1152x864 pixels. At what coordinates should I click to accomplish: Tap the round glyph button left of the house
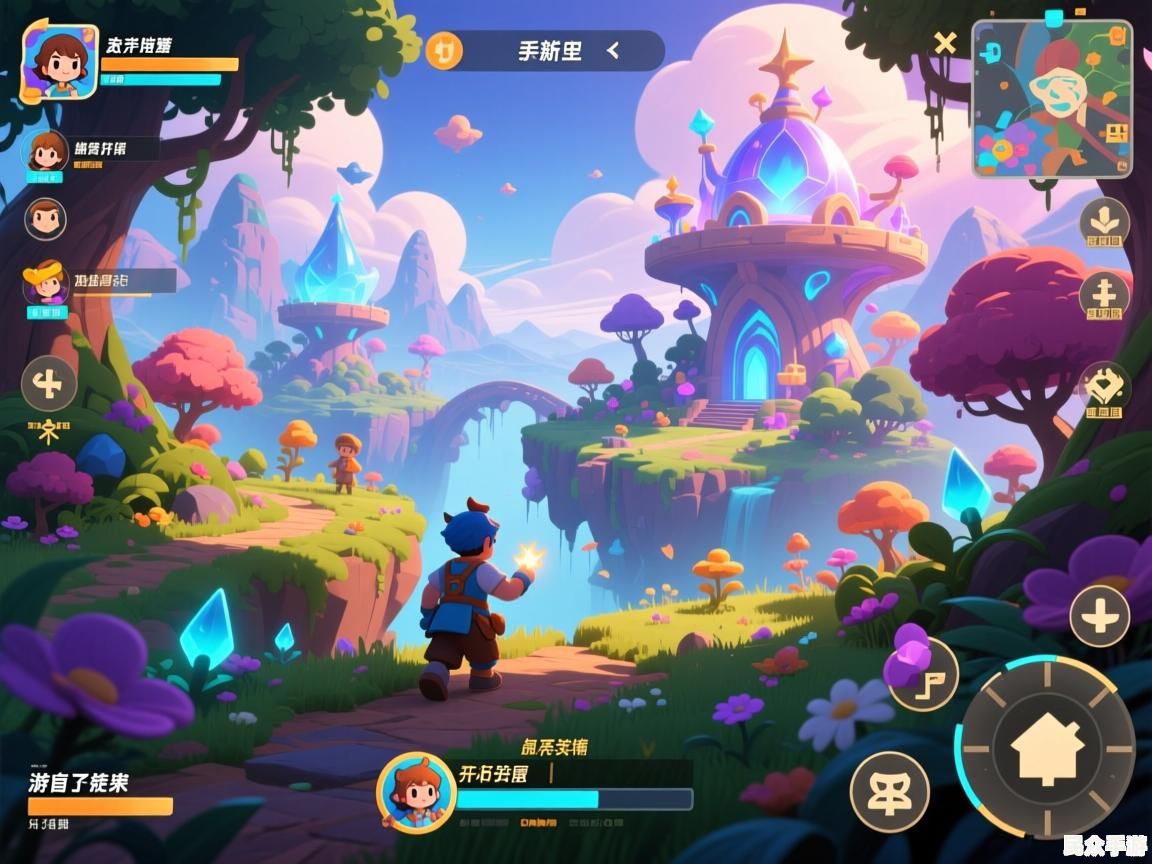889,790
